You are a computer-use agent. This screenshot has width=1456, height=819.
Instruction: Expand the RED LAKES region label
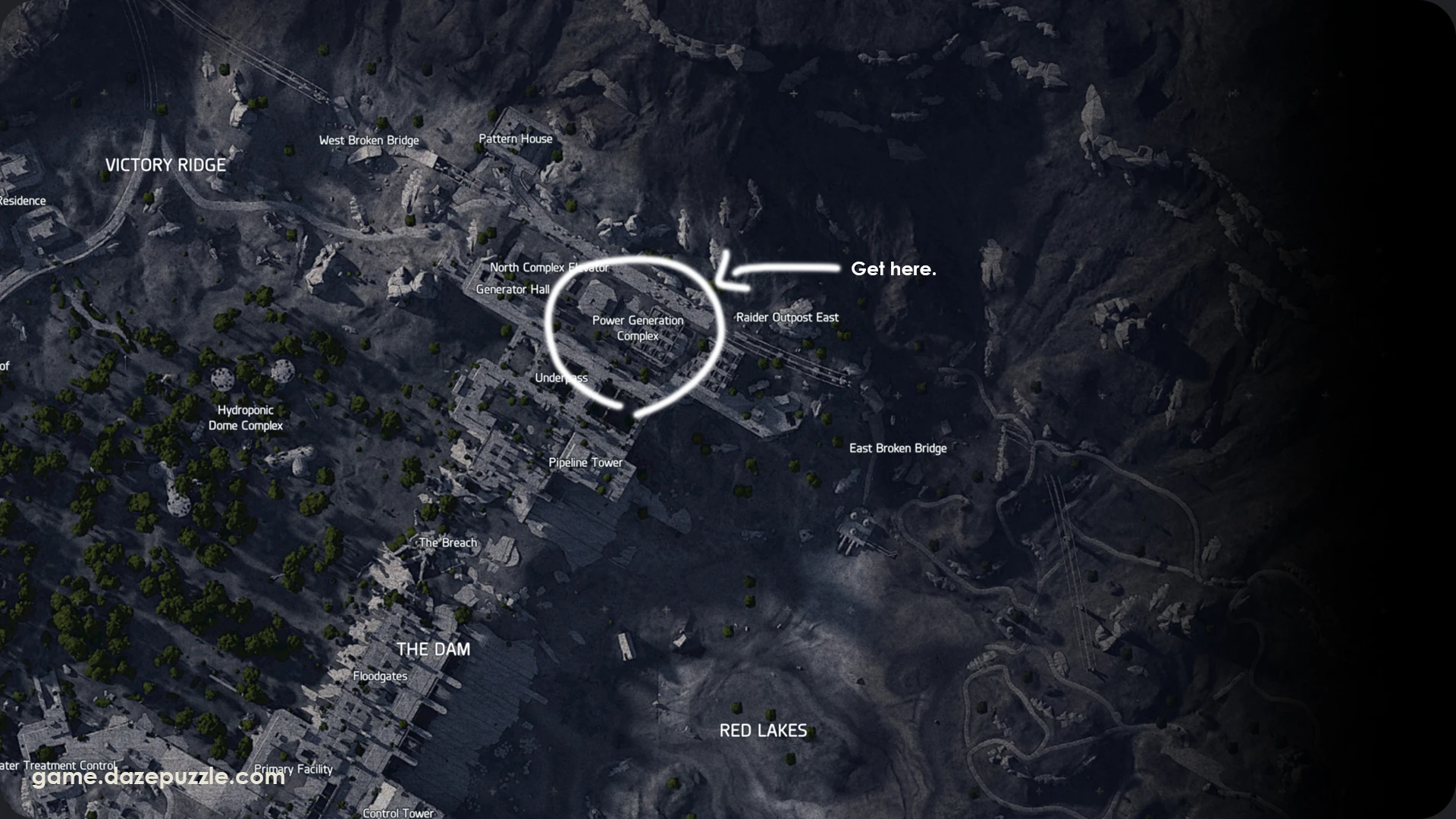pyautogui.click(x=763, y=730)
